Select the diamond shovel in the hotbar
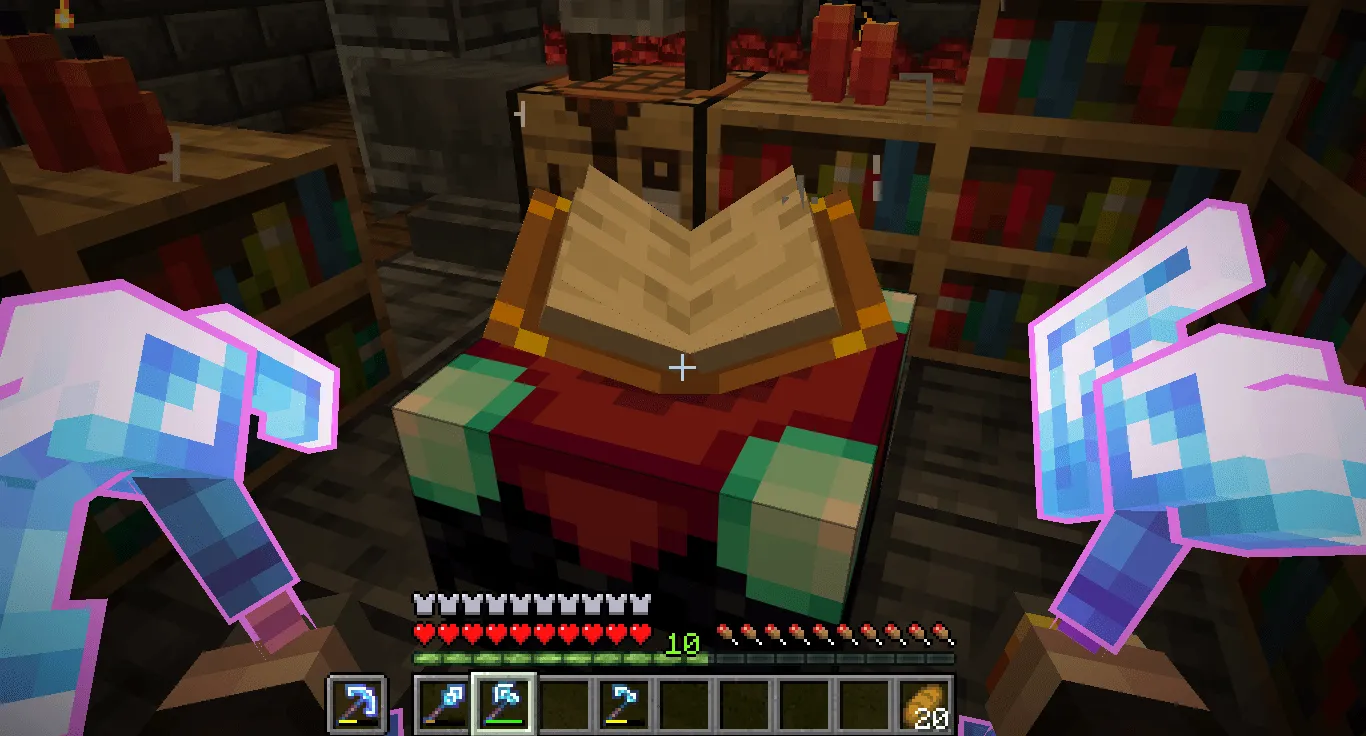 pyautogui.click(x=440, y=705)
